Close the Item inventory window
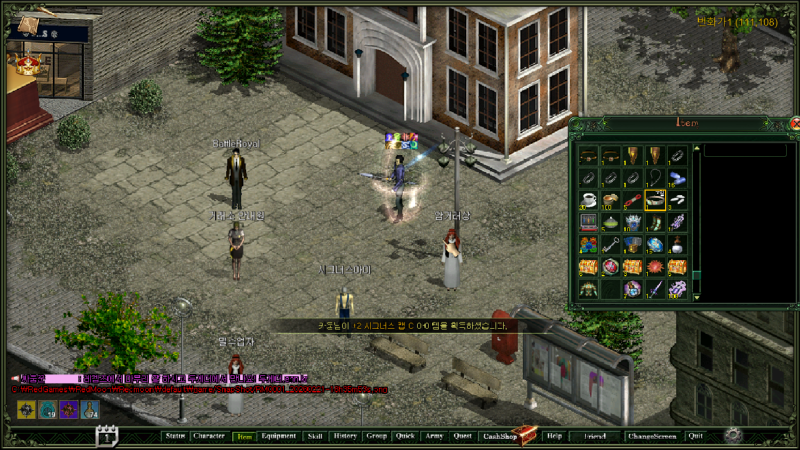 point(795,123)
